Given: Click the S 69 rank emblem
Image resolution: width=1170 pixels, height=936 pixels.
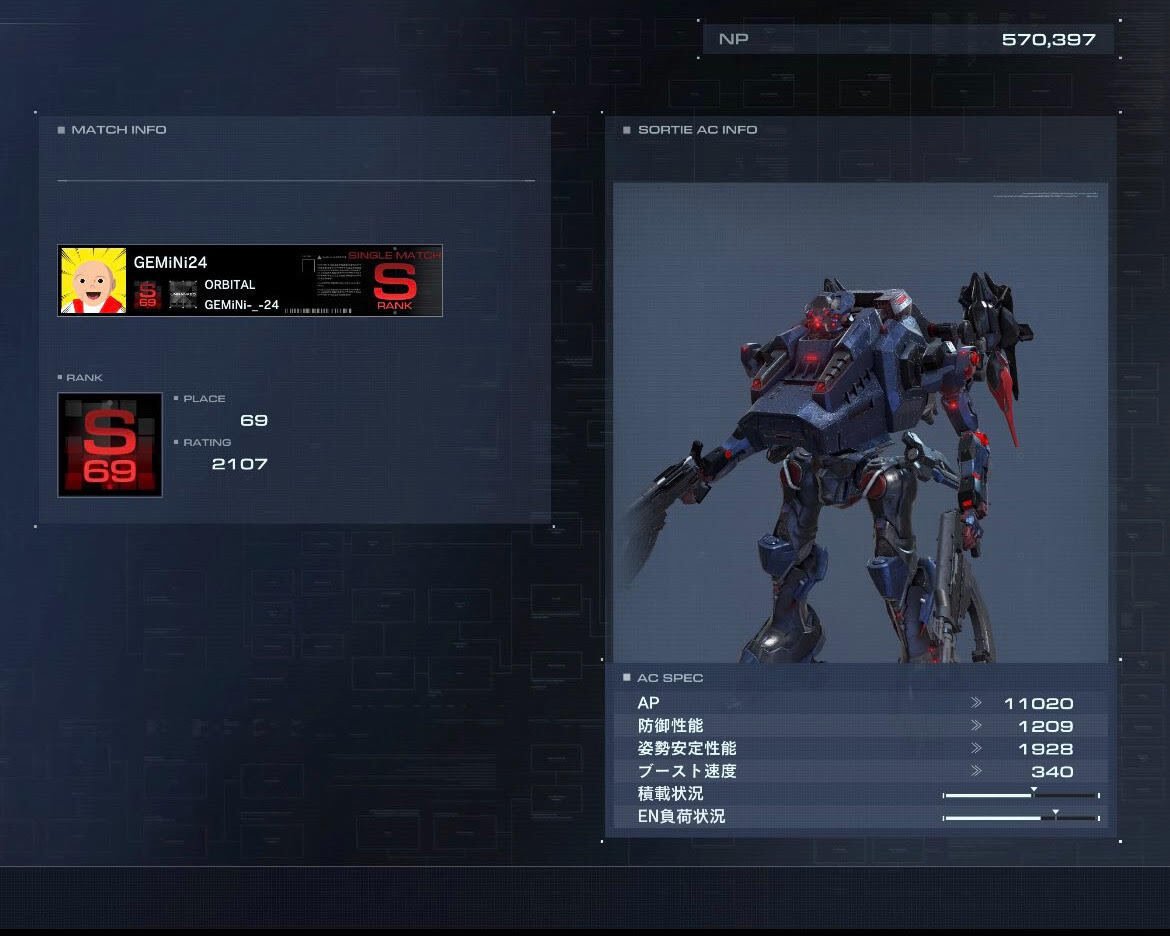Looking at the screenshot, I should coord(110,445).
